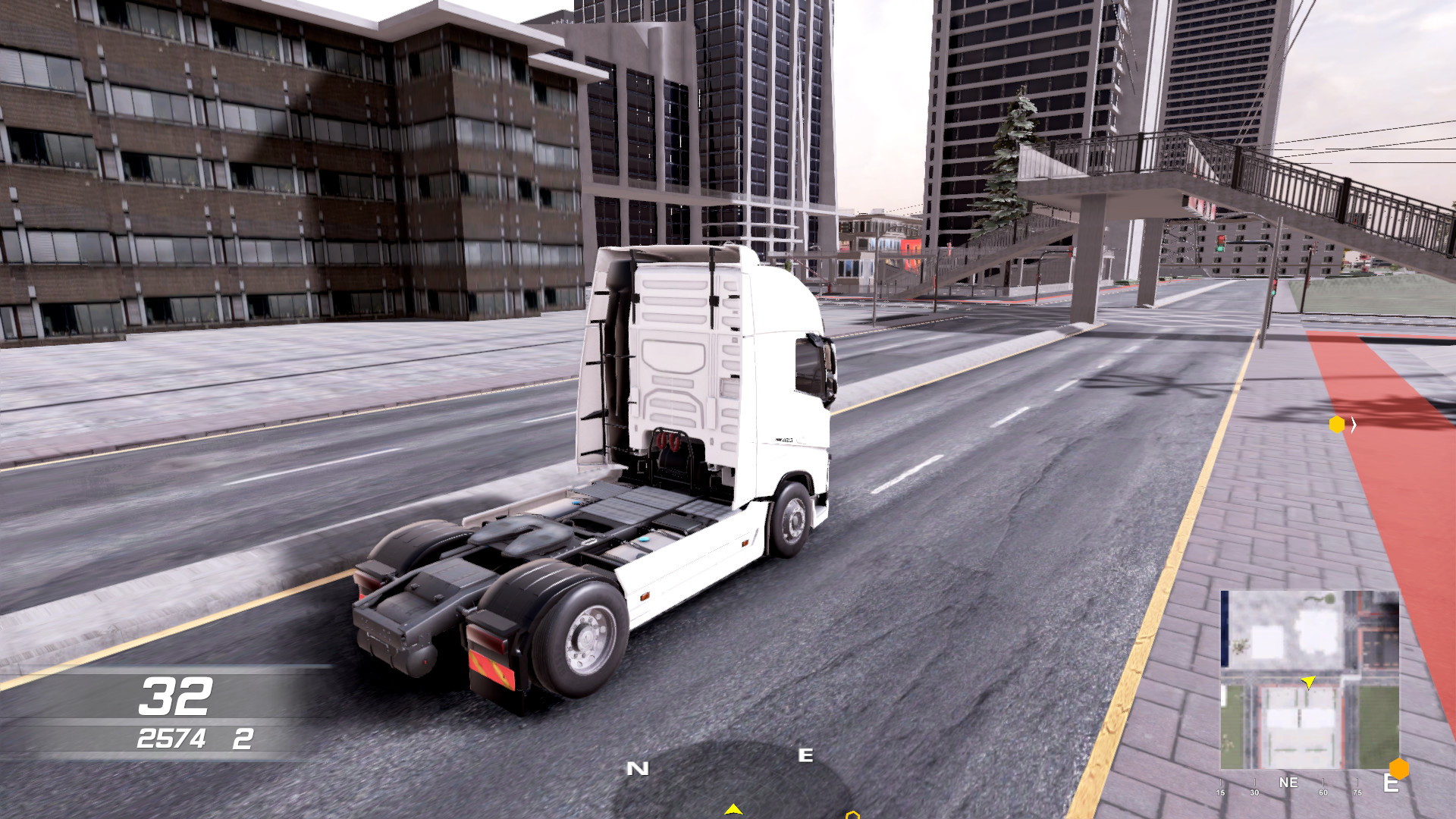1456x819 pixels.
Task: Select the yellow compass heading pointer
Action: (x=733, y=808)
